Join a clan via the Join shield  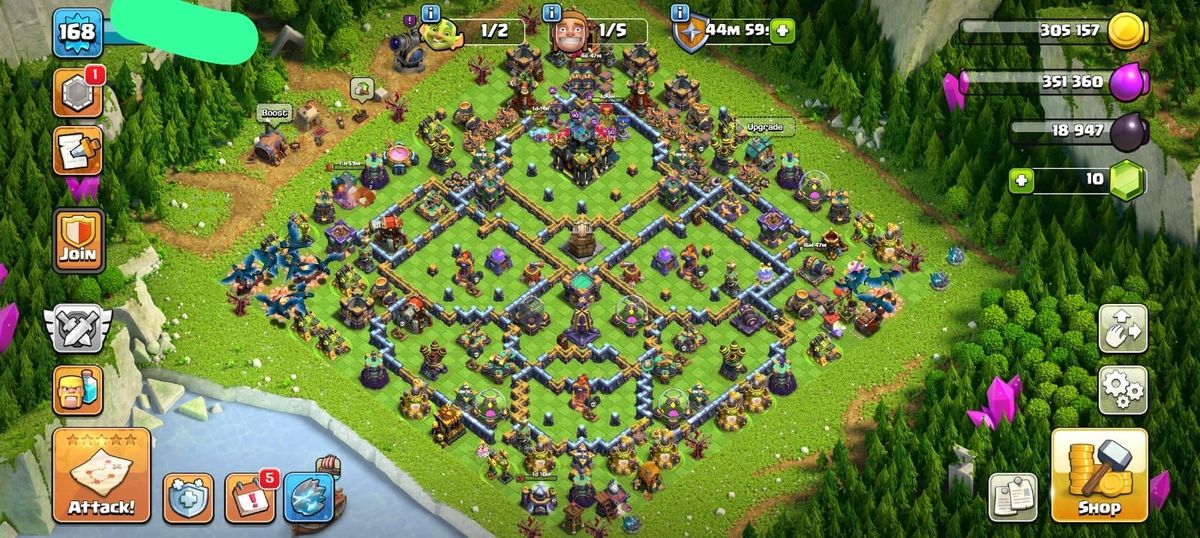click(77, 241)
